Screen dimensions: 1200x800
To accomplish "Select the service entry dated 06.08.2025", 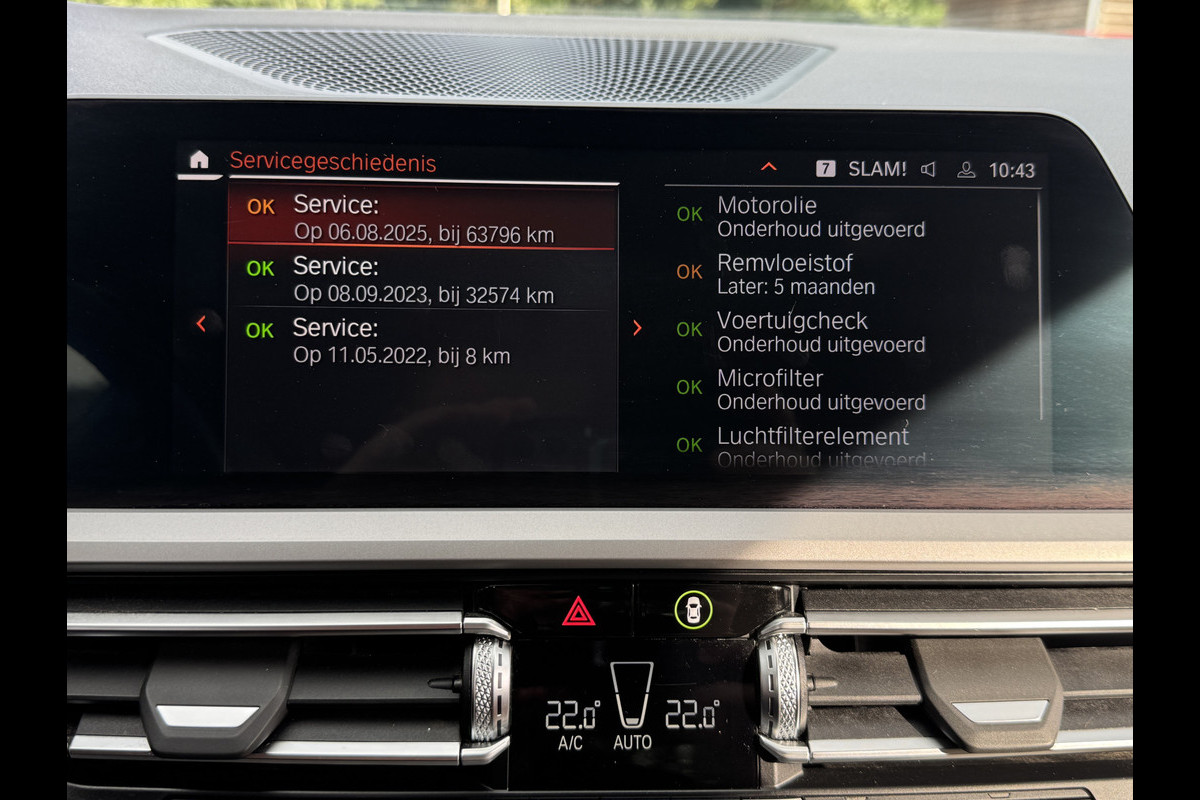I will coord(422,219).
